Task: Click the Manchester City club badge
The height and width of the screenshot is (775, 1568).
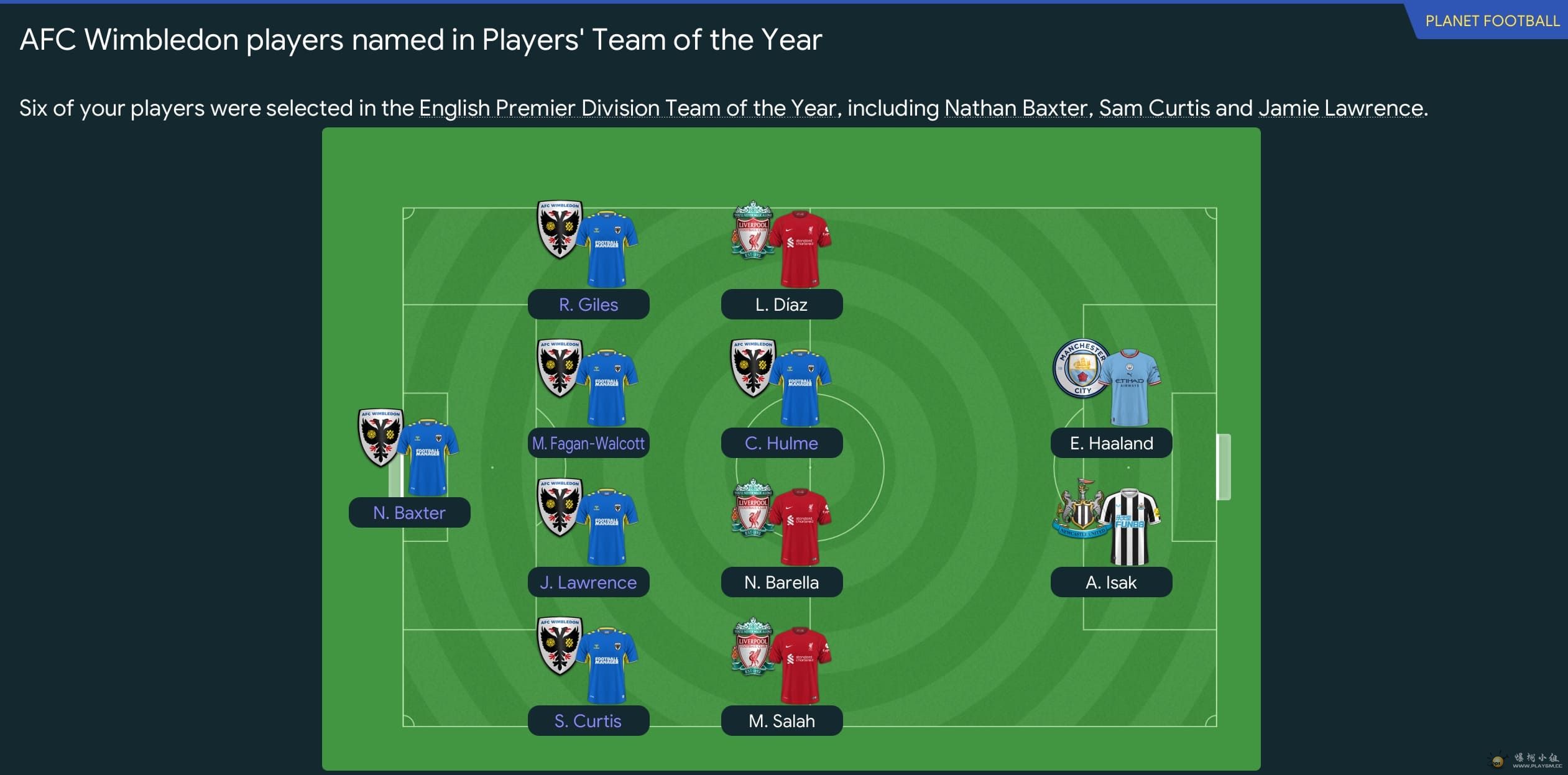Action: (x=1082, y=370)
